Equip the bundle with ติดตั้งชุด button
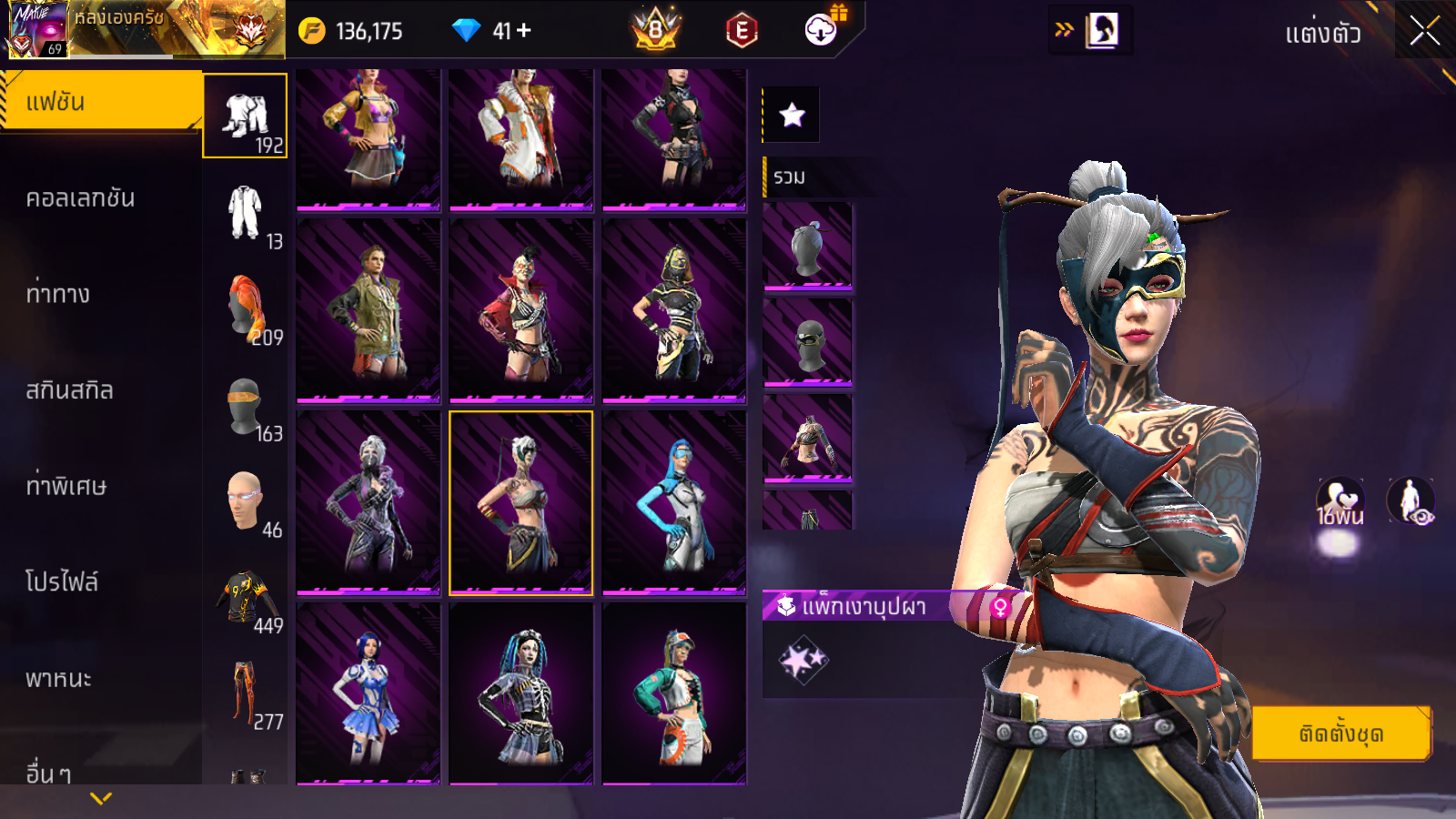This screenshot has height=819, width=1456. pos(1340,733)
